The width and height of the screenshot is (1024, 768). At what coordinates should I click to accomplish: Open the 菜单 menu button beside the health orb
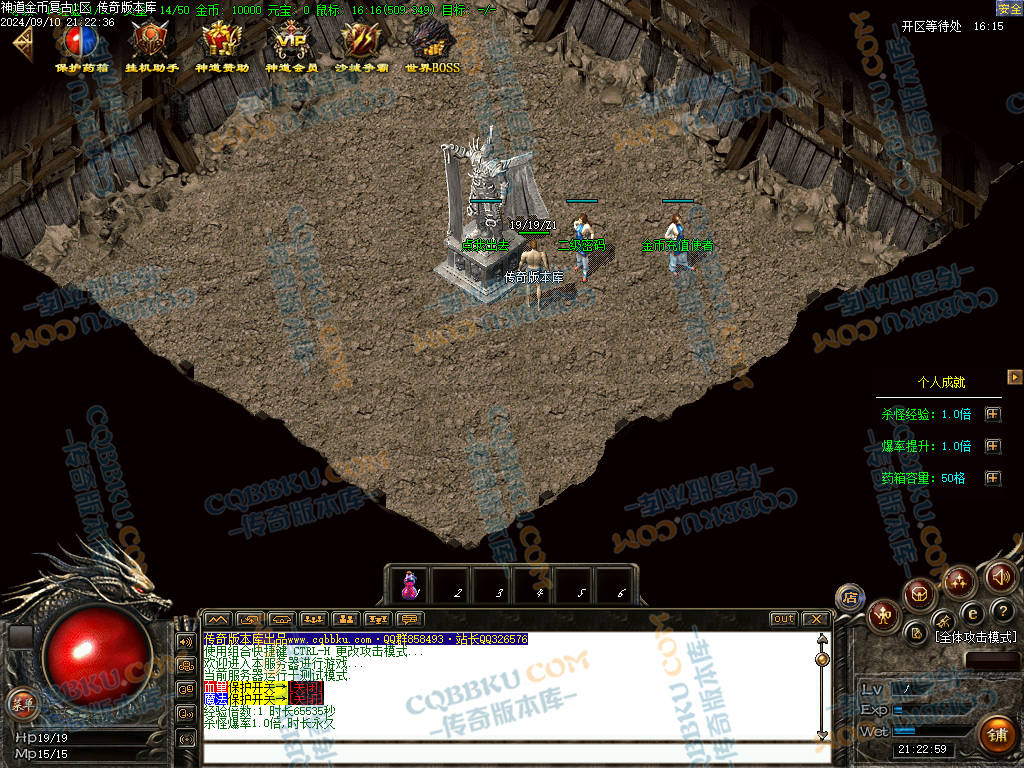click(22, 703)
